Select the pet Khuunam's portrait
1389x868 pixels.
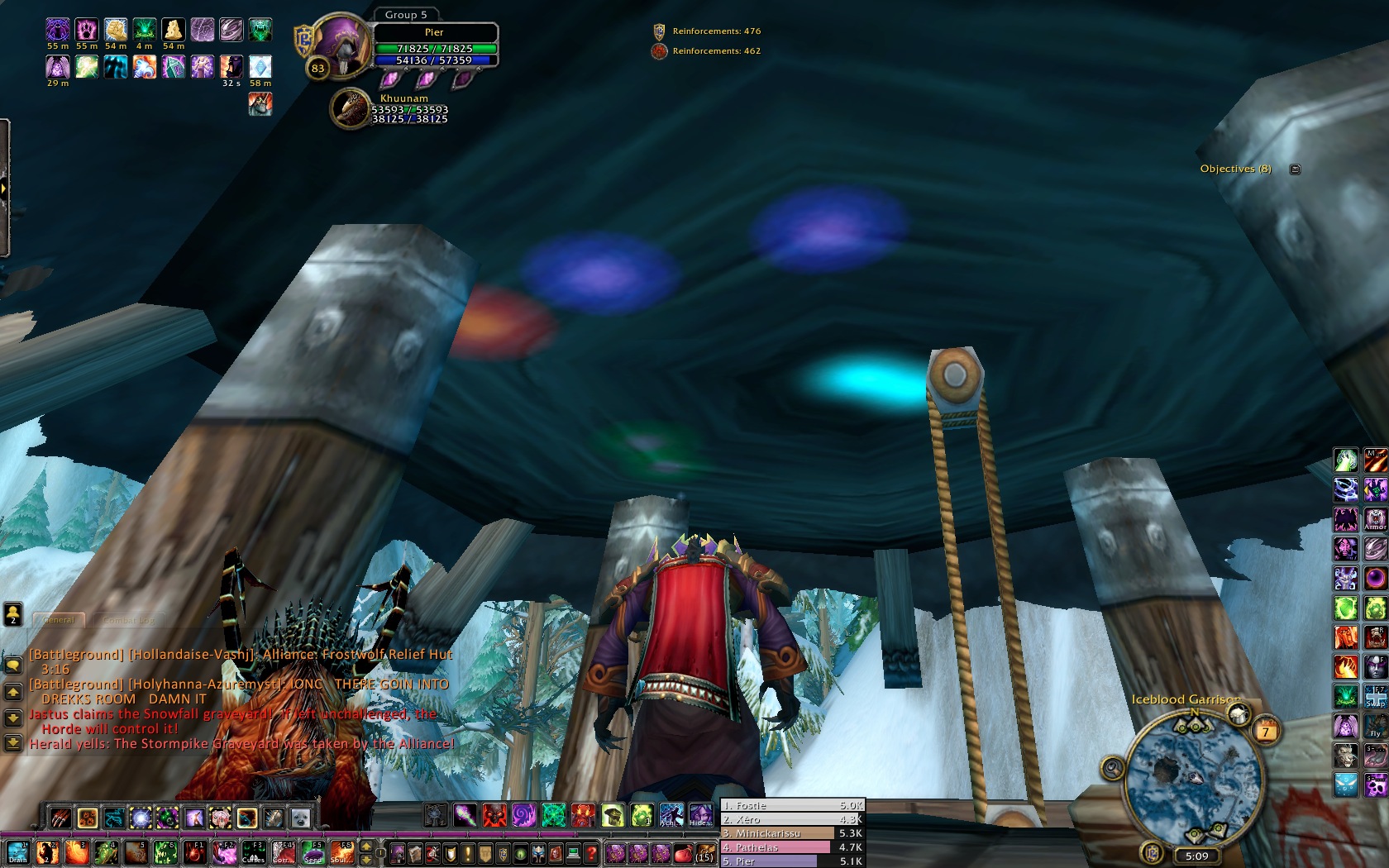[351, 109]
